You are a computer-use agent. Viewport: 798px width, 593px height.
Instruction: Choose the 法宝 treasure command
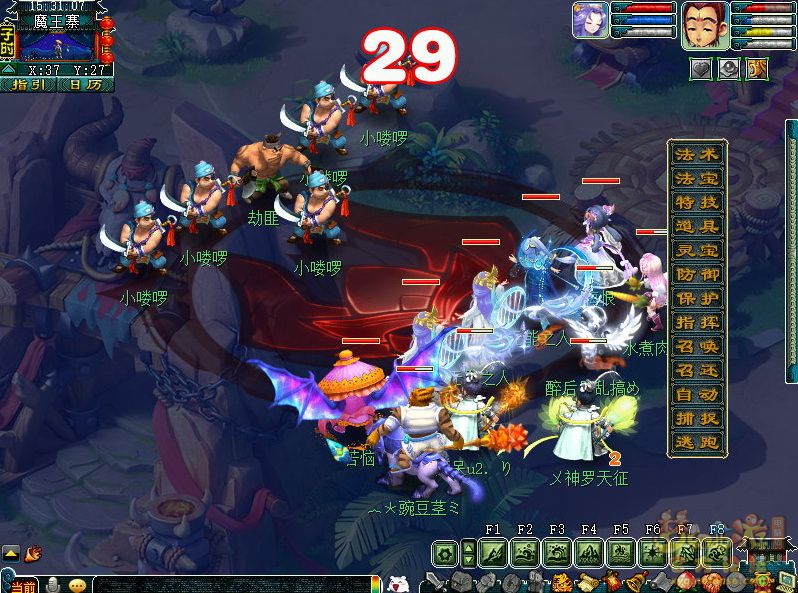[696, 179]
